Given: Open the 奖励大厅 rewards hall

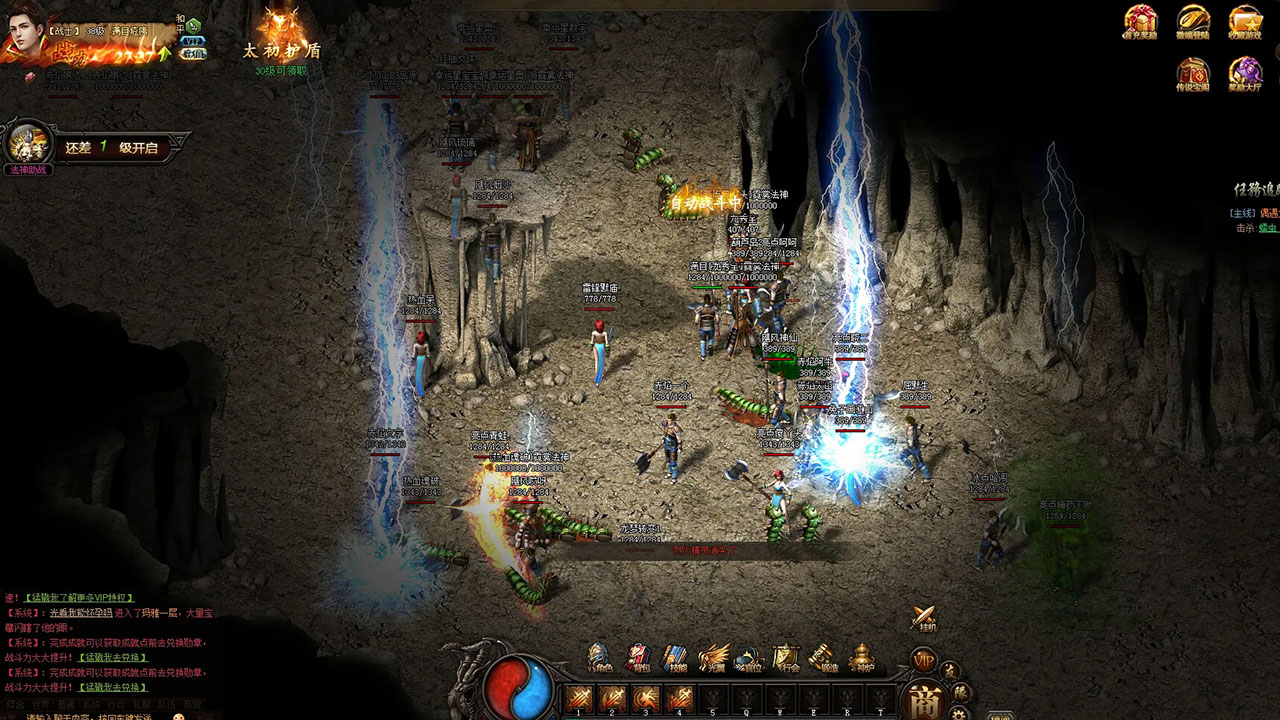Looking at the screenshot, I should coord(1246,73).
